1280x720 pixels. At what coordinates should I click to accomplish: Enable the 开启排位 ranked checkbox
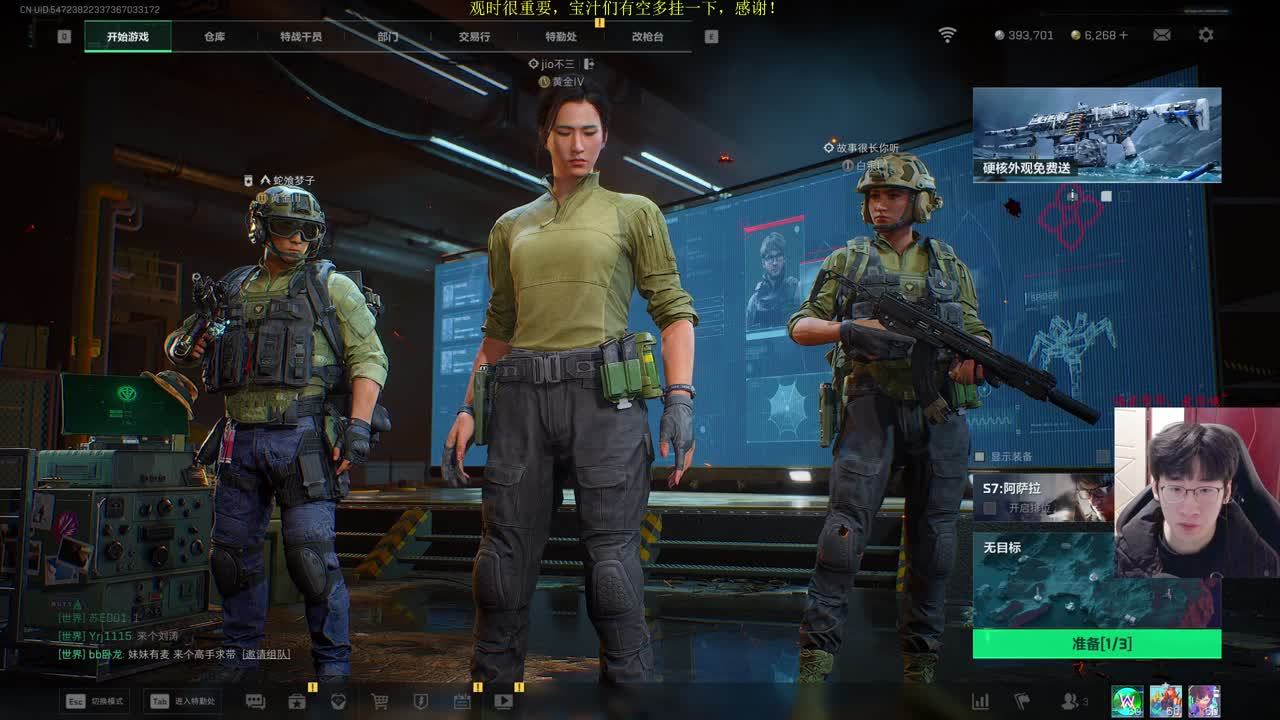990,508
